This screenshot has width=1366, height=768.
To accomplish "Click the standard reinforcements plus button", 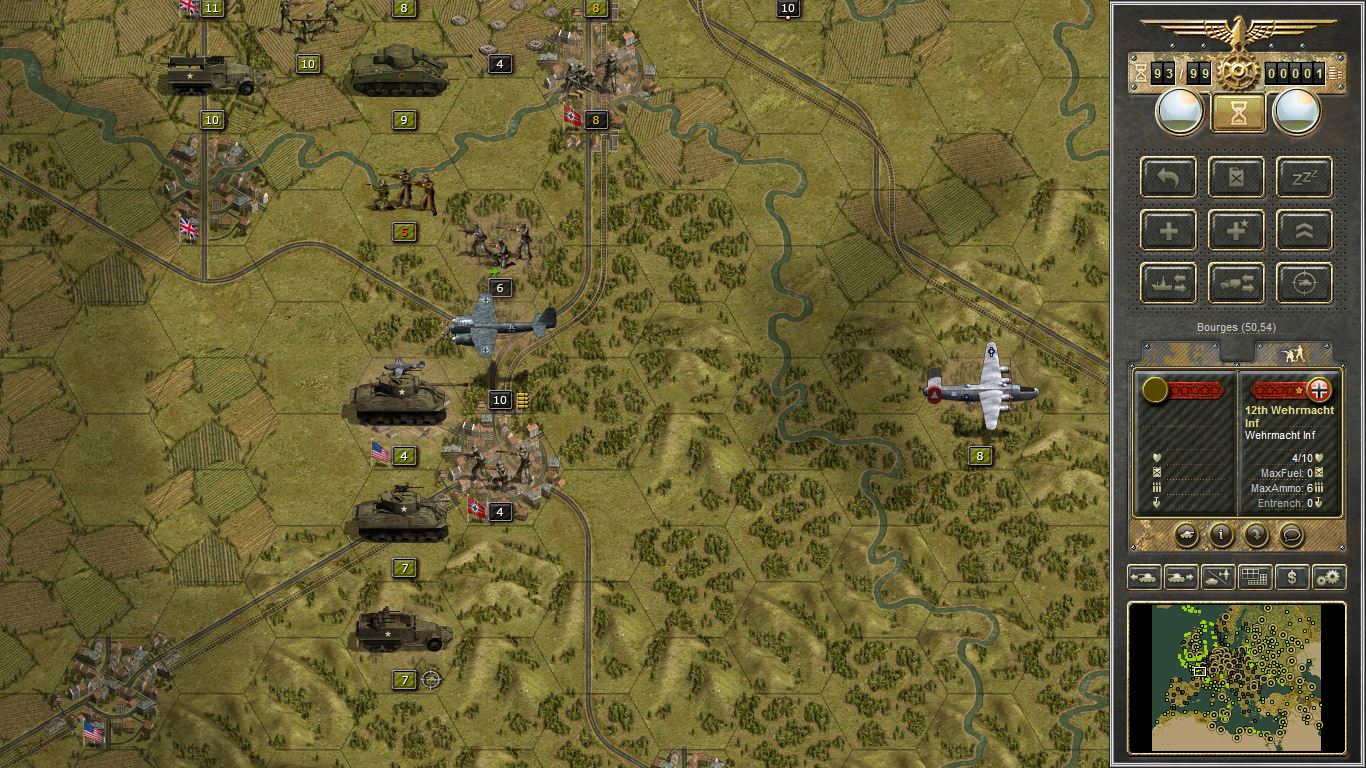I will click(1167, 230).
